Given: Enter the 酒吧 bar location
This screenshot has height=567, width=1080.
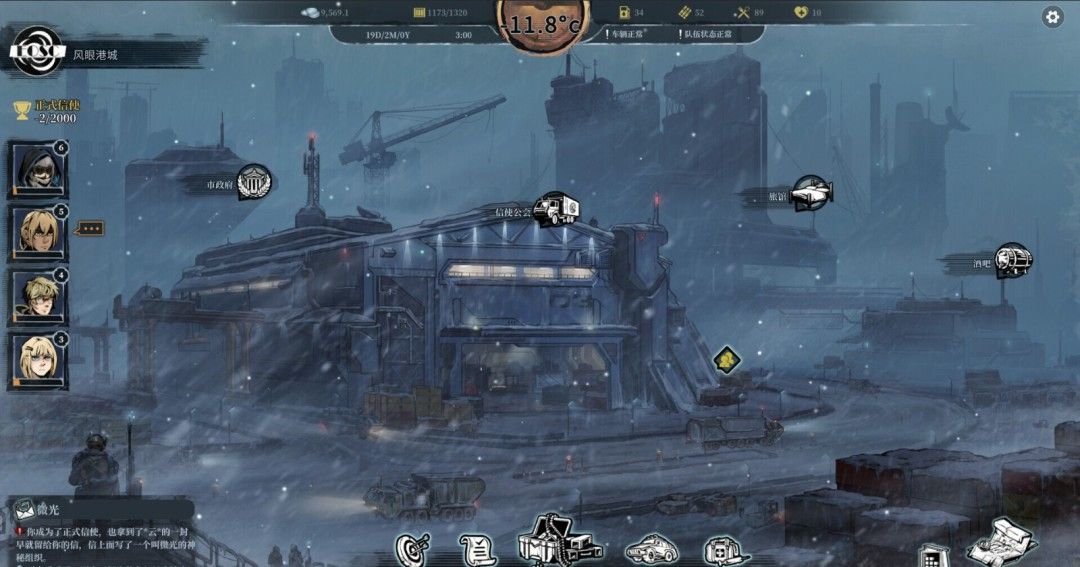Looking at the screenshot, I should click(x=1012, y=261).
